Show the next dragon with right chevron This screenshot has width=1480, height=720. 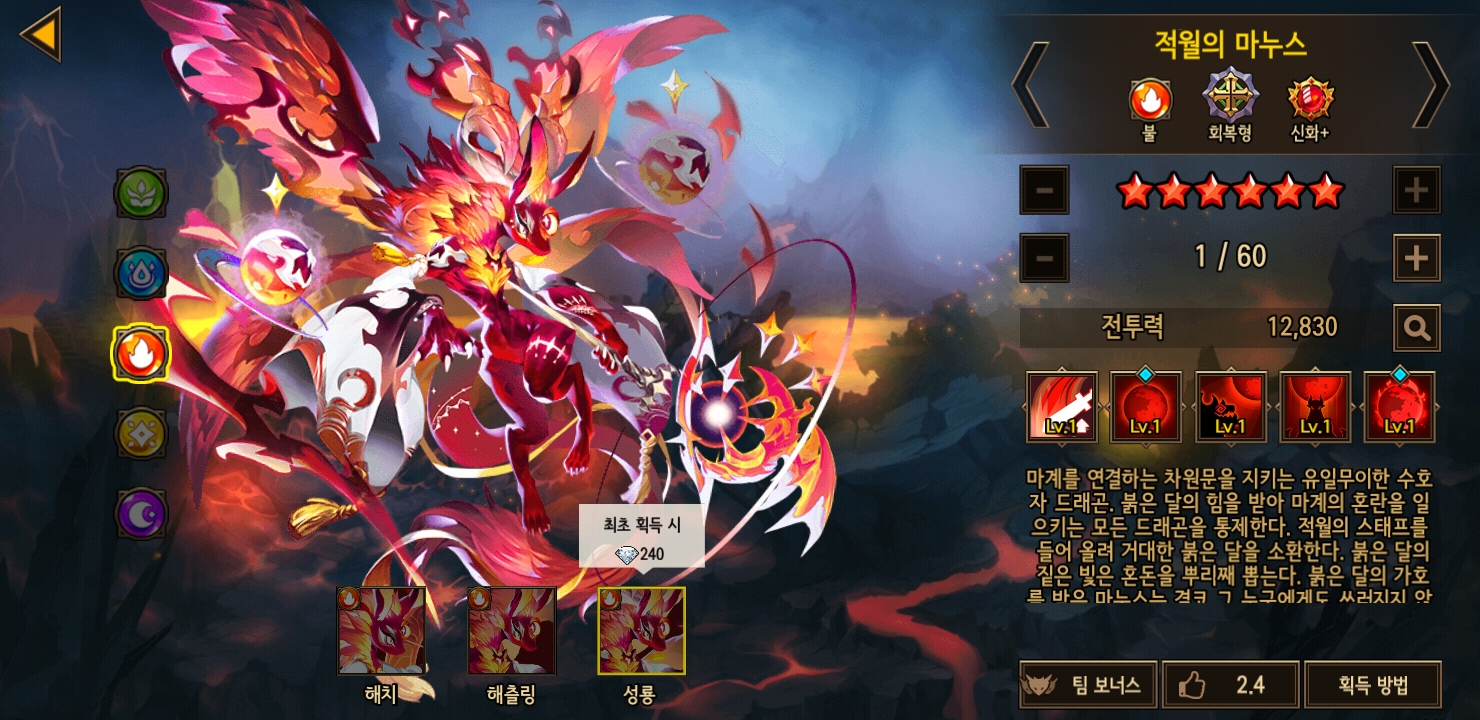click(x=1429, y=84)
